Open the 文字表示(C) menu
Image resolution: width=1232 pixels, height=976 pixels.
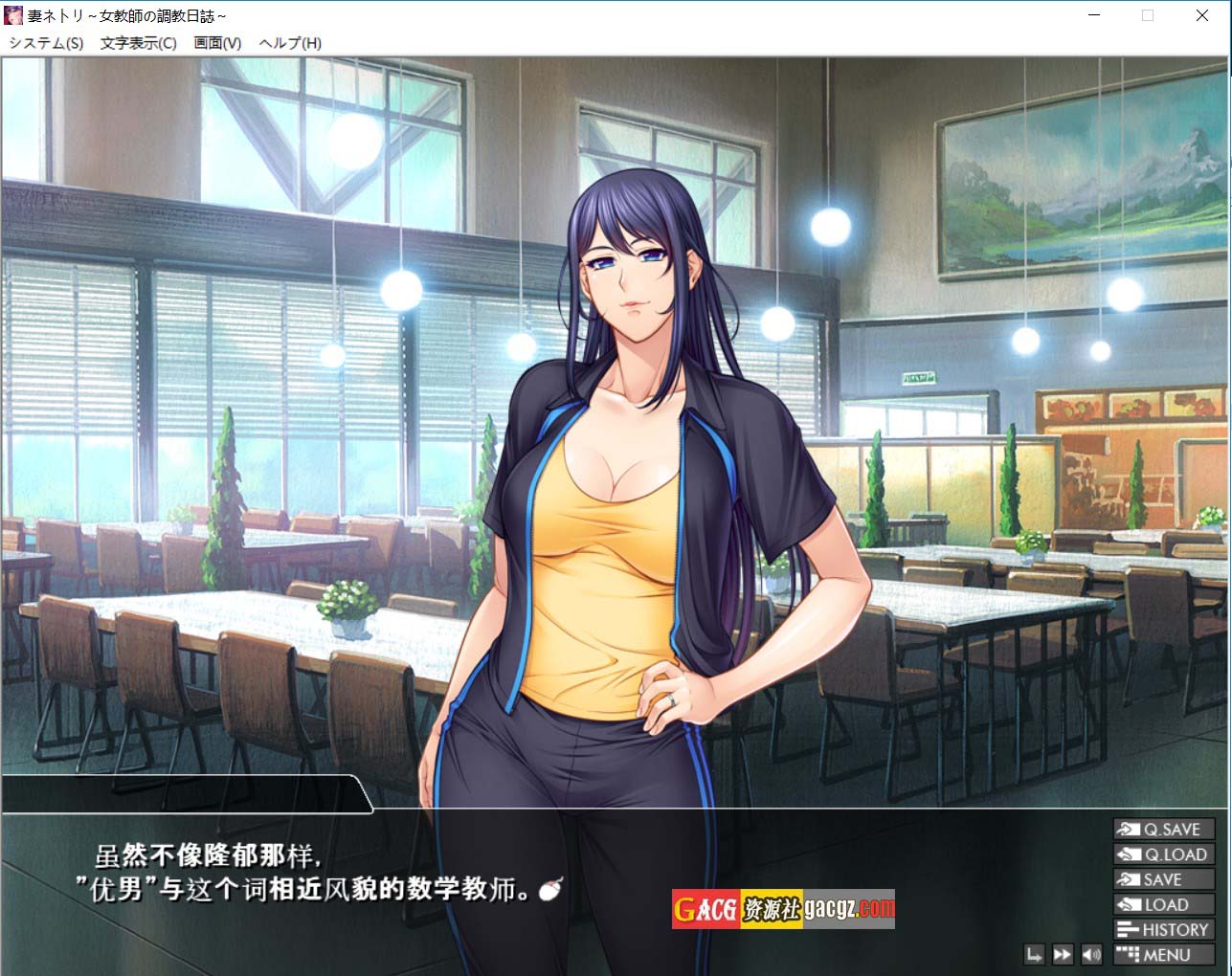138,43
